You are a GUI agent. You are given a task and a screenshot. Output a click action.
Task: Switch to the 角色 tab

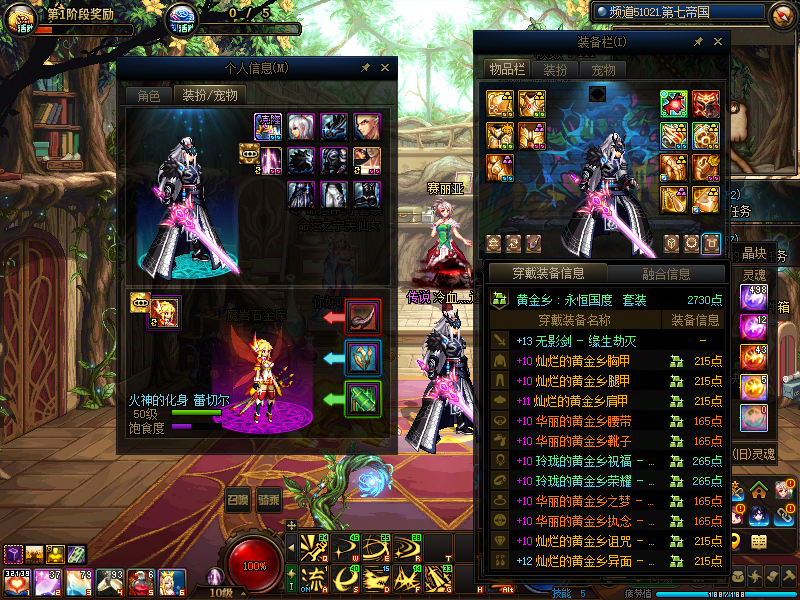click(148, 95)
